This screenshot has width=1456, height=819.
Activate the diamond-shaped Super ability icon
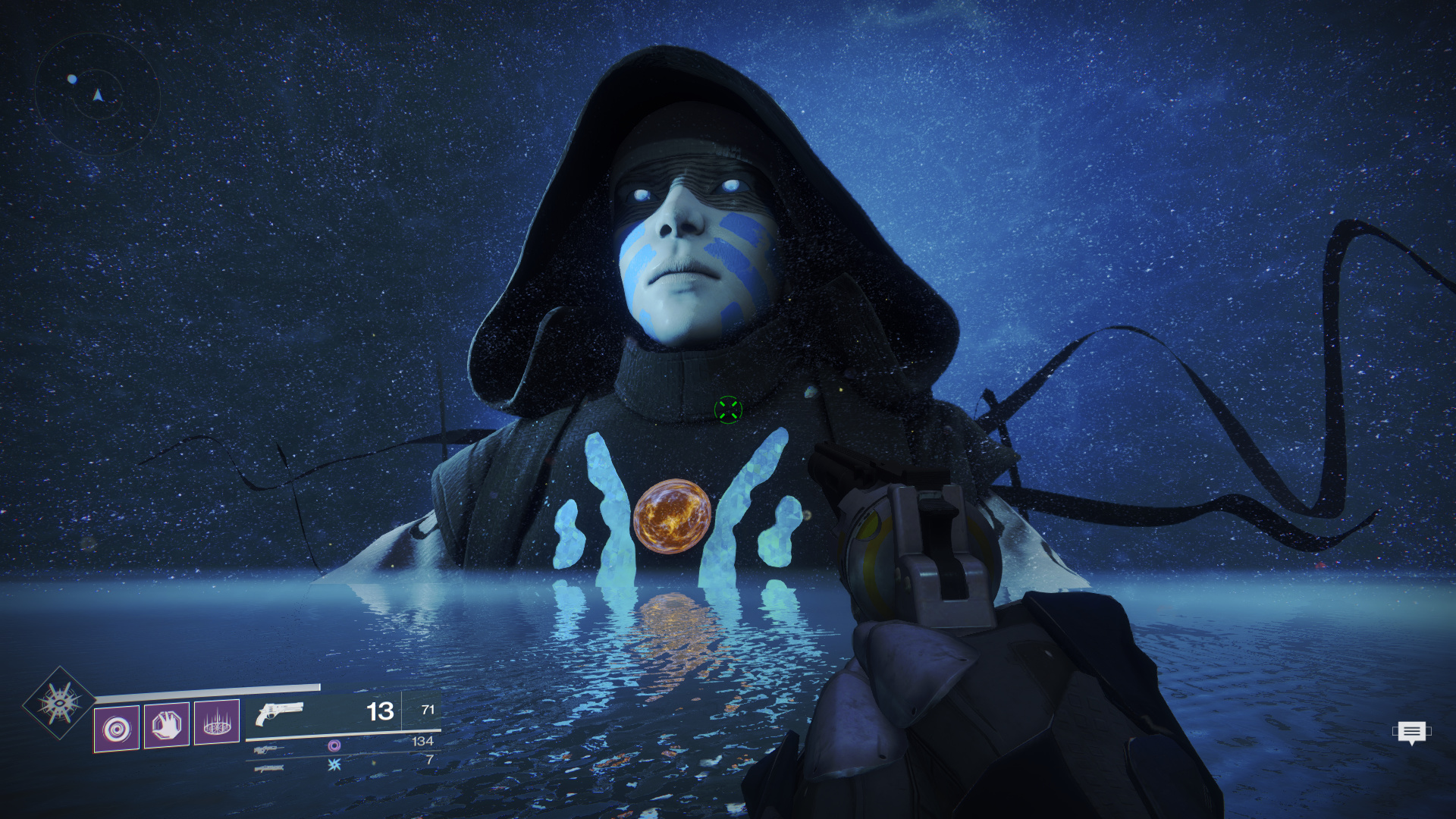[x=60, y=703]
